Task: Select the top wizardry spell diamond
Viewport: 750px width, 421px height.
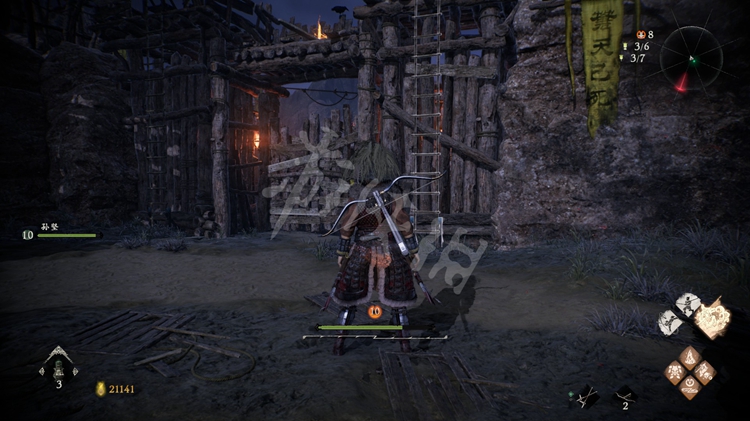Action: [x=691, y=356]
